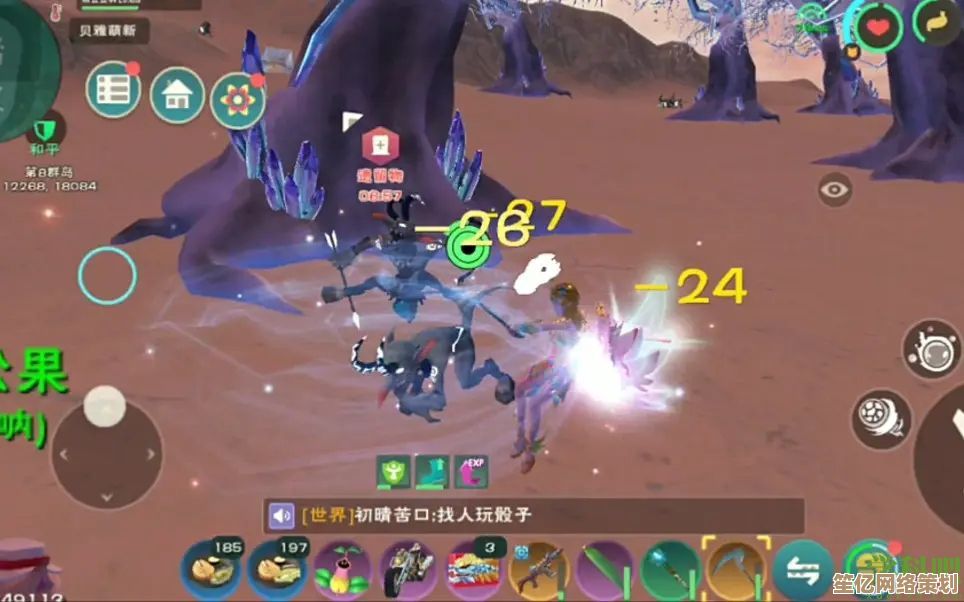This screenshot has width=964, height=602.
Task: Click the red tombstone relic marker
Action: pyautogui.click(x=379, y=147)
